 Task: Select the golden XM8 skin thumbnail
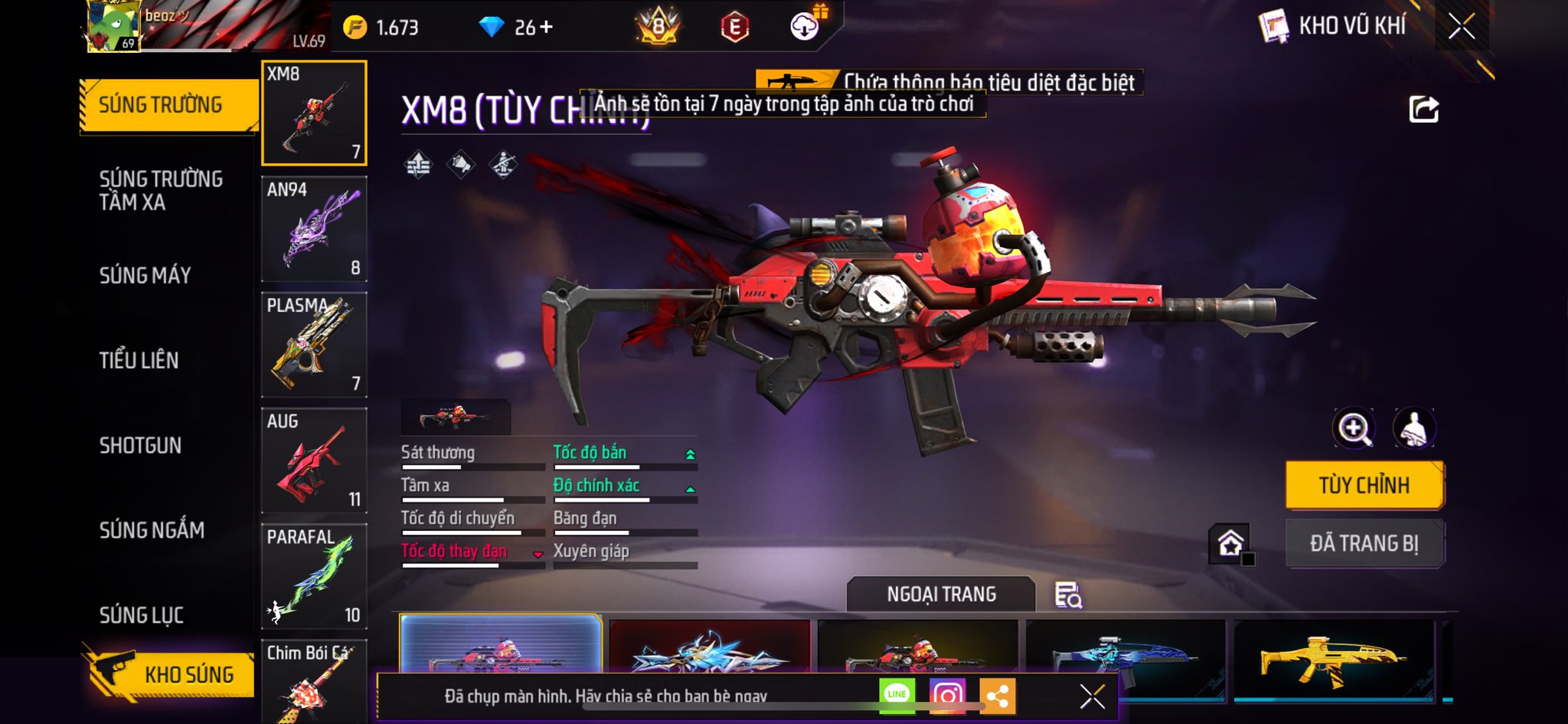1333,659
